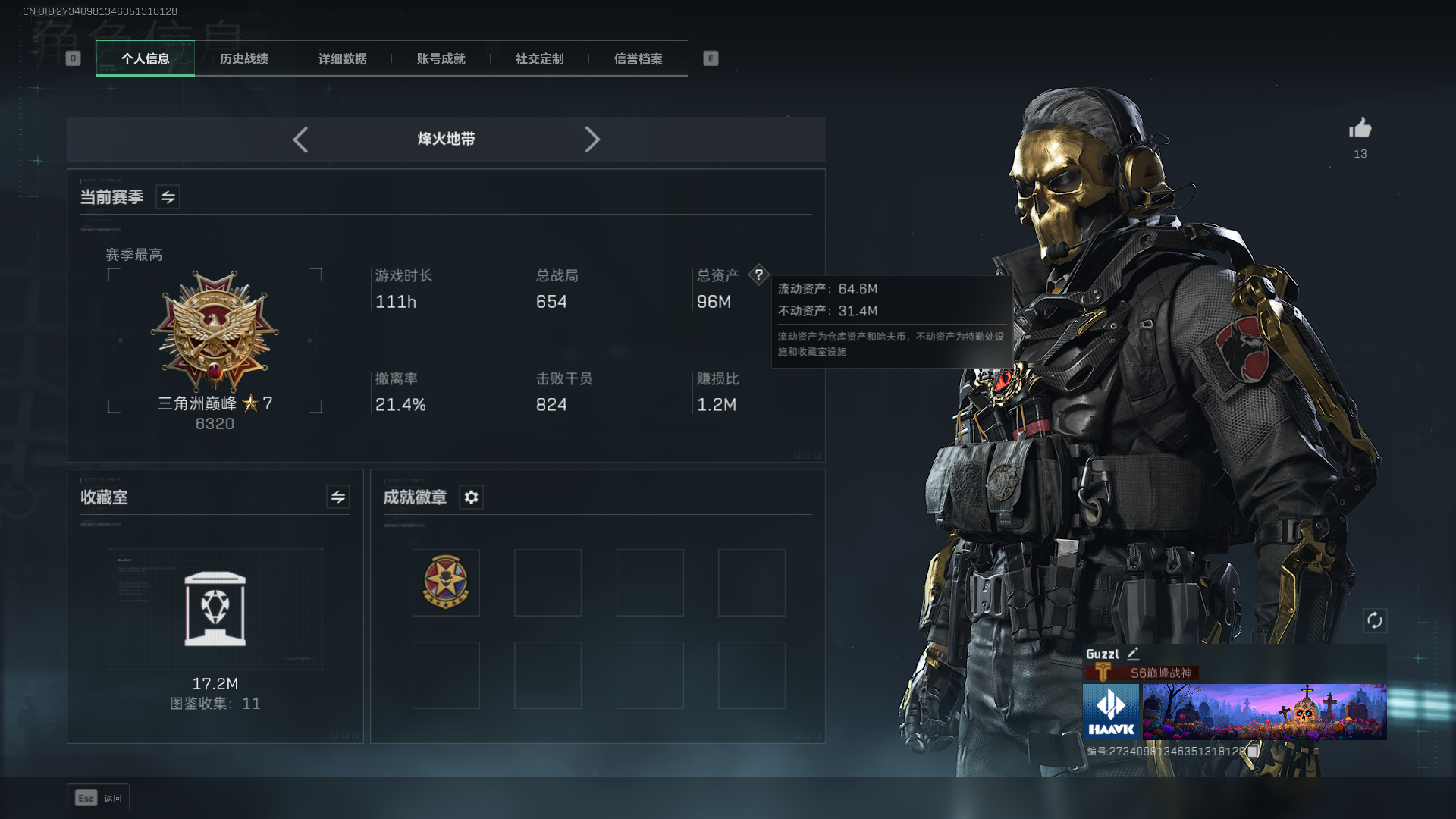This screenshot has height=819, width=1456.
Task: Select the 详细数据 tab
Action: [343, 58]
